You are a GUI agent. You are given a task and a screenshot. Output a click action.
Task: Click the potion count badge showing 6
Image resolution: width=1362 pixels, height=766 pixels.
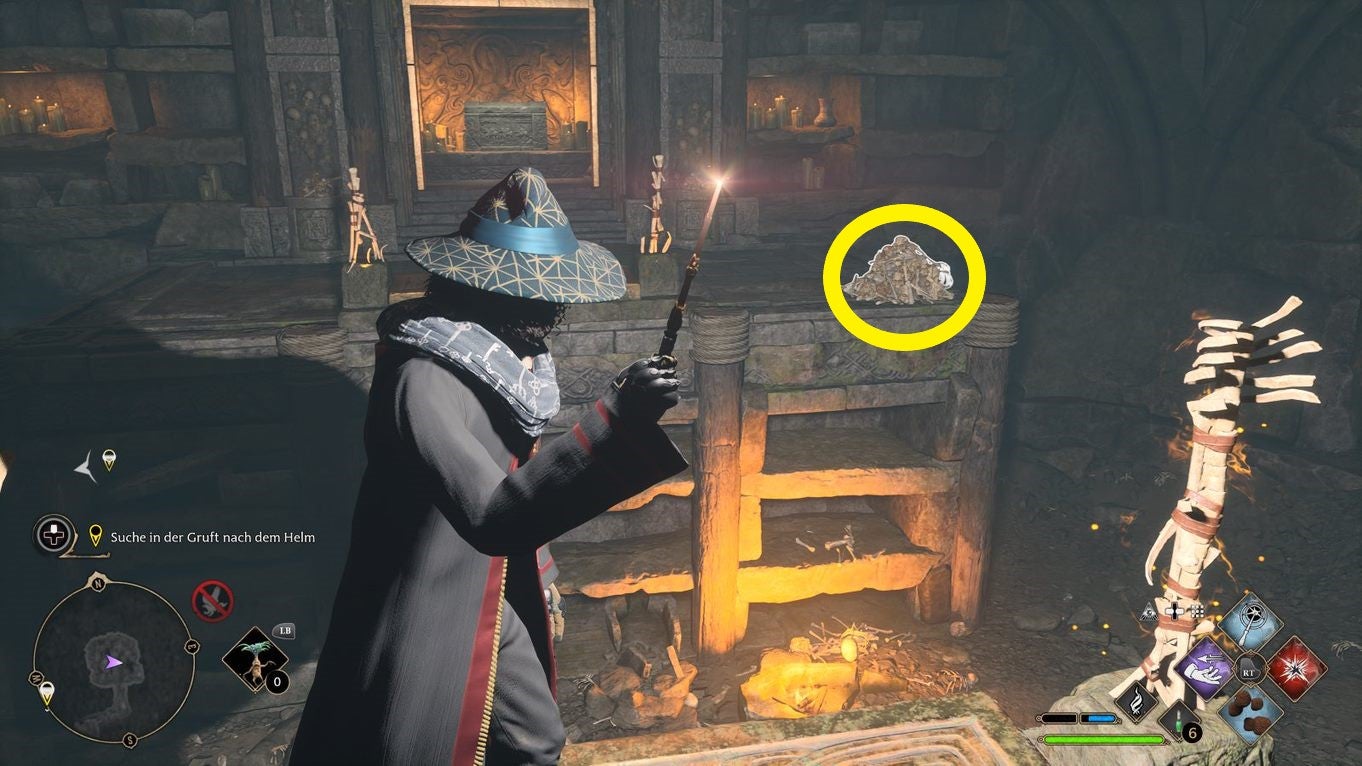coord(1191,731)
